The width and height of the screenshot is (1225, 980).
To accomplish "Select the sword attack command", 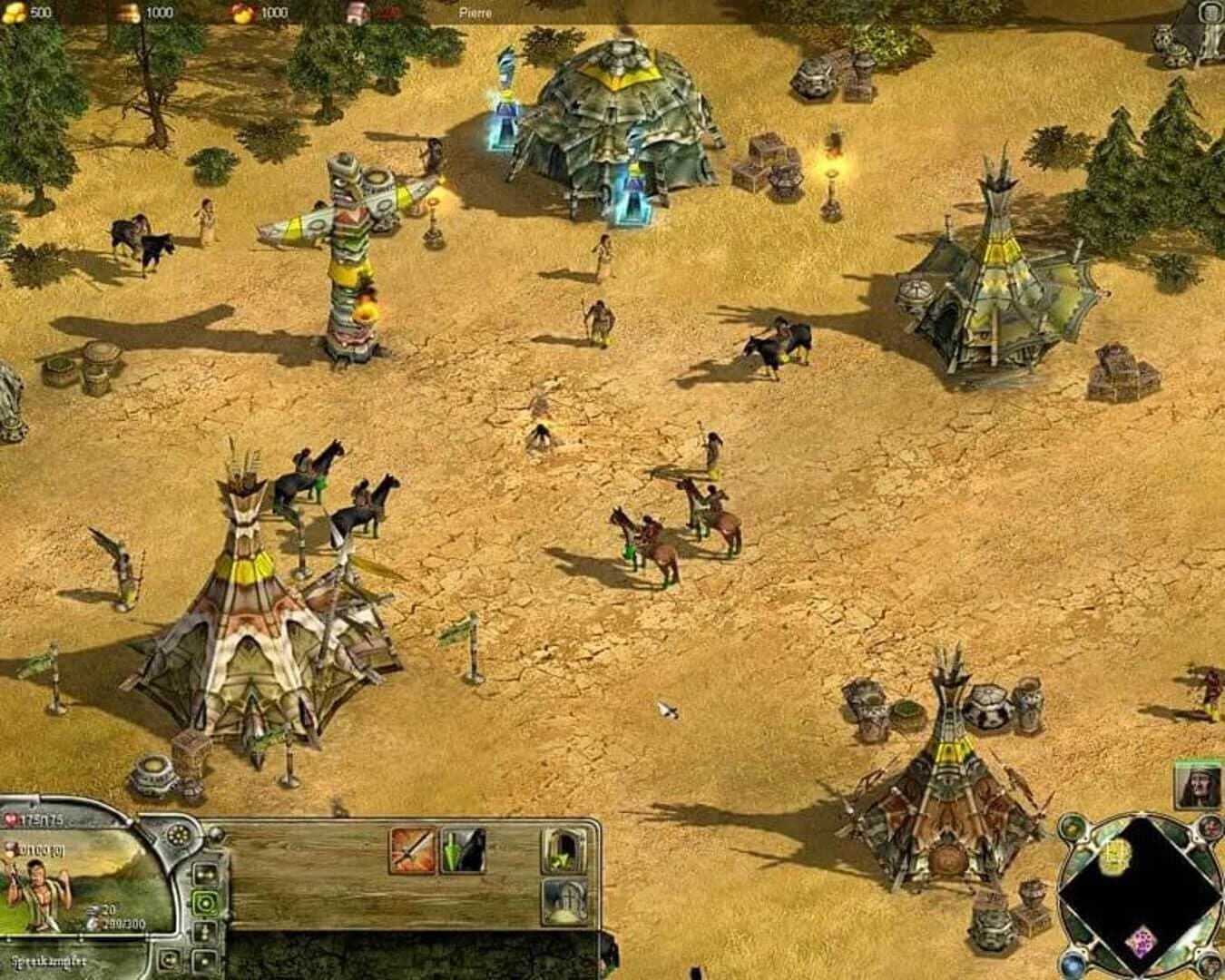I will (412, 851).
